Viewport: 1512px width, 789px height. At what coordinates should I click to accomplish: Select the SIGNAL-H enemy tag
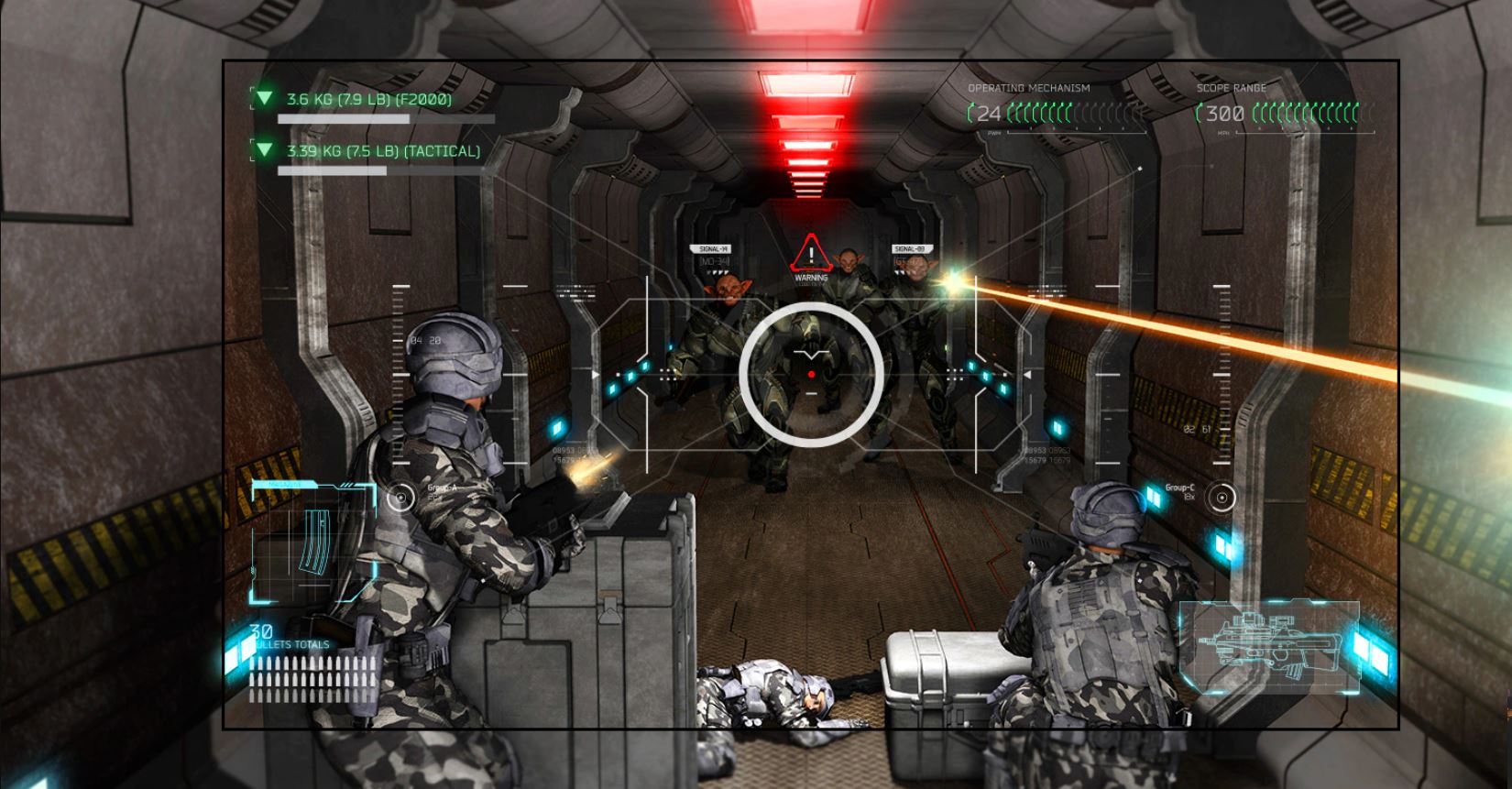713,249
